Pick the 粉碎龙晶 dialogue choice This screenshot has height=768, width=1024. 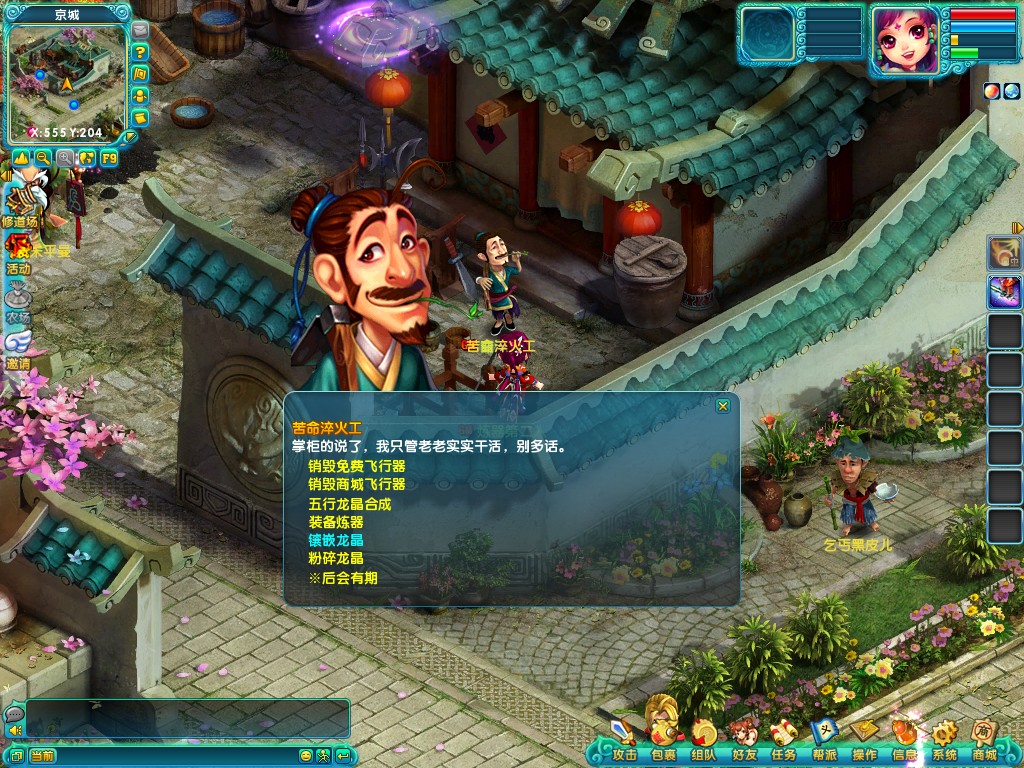pyautogui.click(x=336, y=559)
